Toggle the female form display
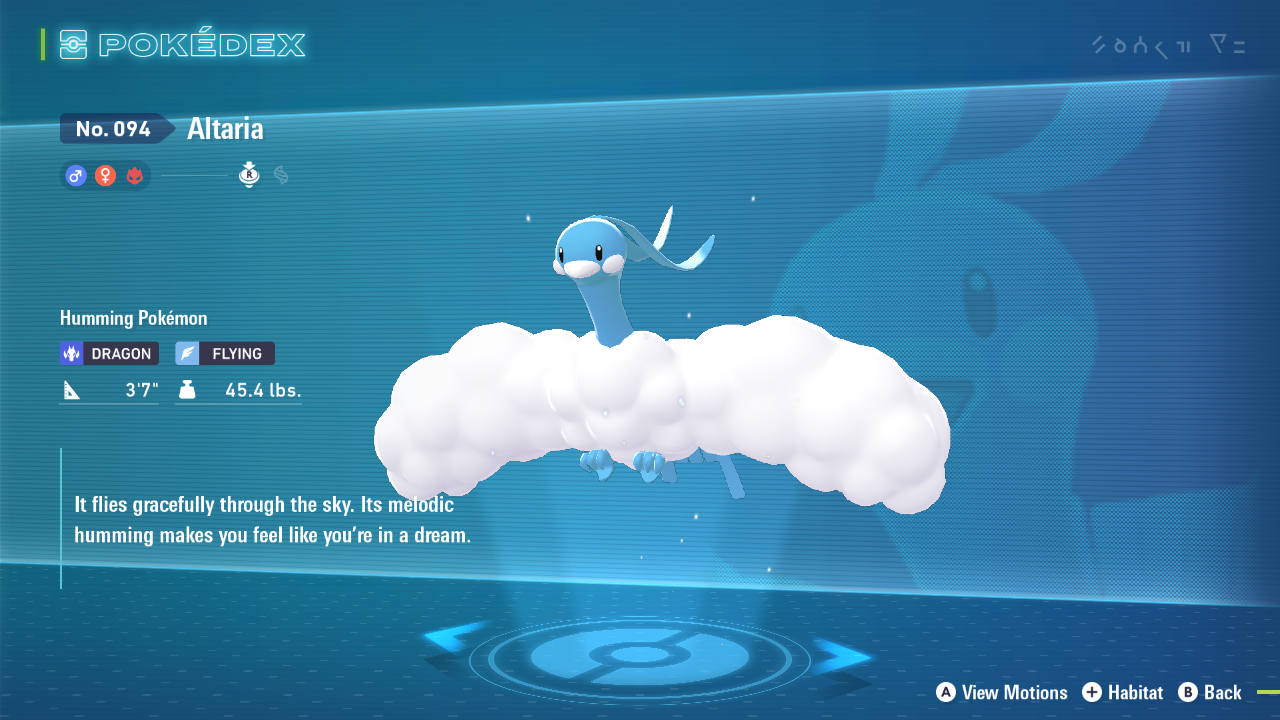The image size is (1280, 720). [104, 175]
